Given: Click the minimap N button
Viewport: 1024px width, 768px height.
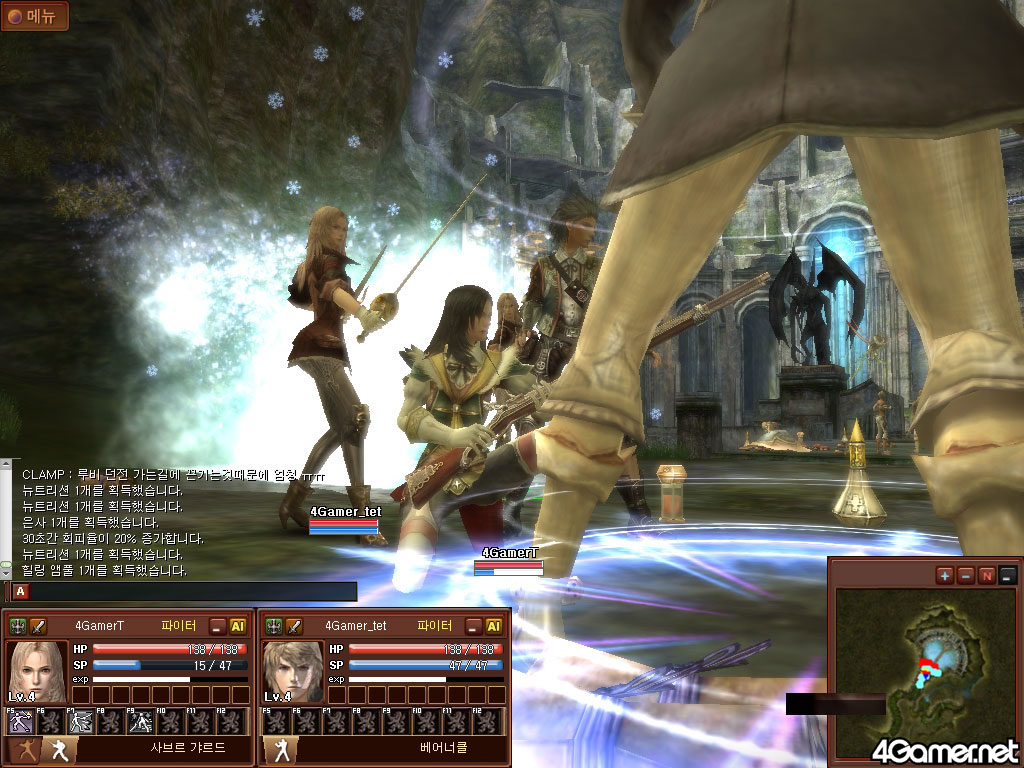Looking at the screenshot, I should pos(987,575).
